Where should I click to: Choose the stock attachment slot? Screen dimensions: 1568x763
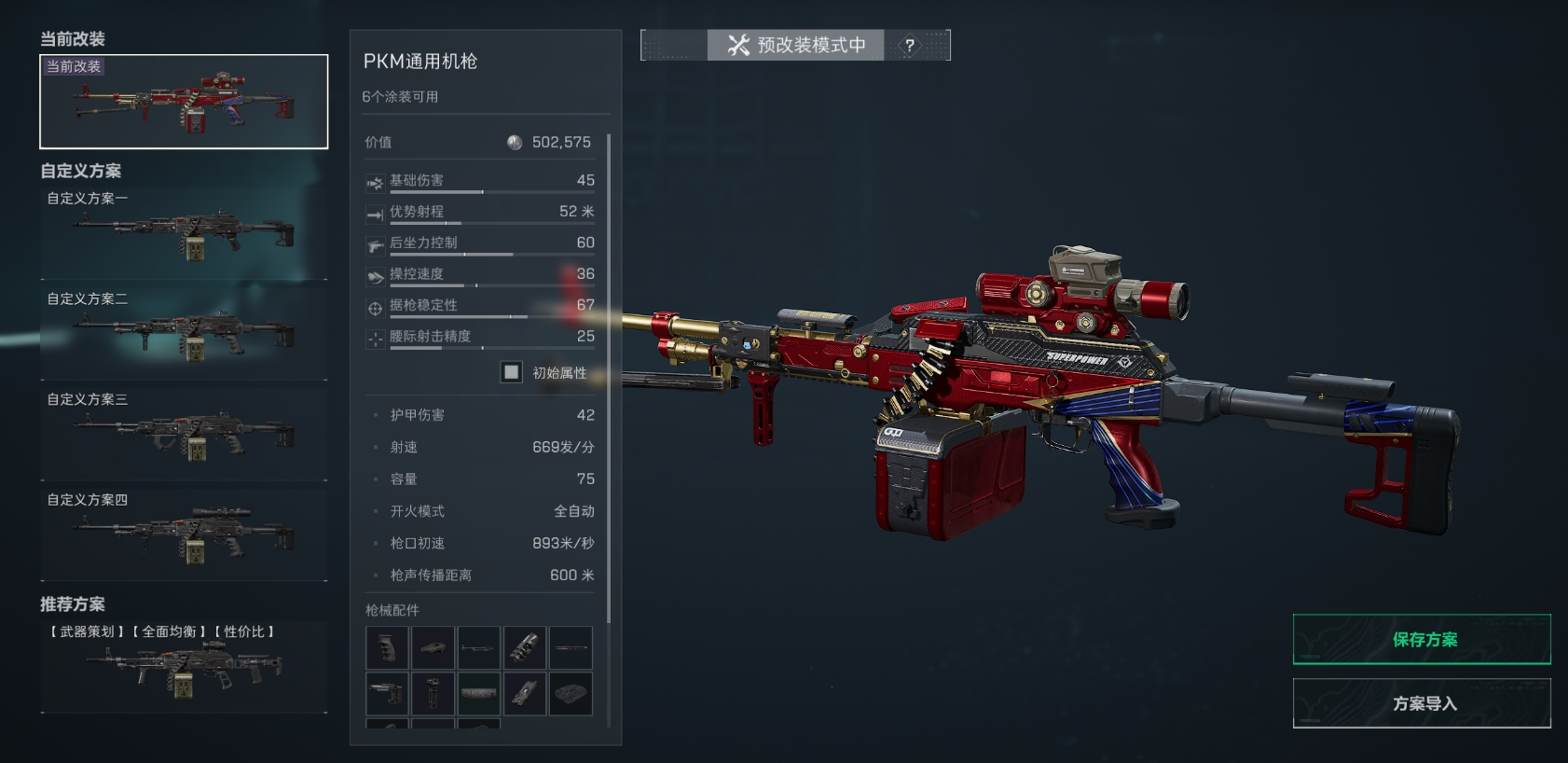(x=388, y=694)
